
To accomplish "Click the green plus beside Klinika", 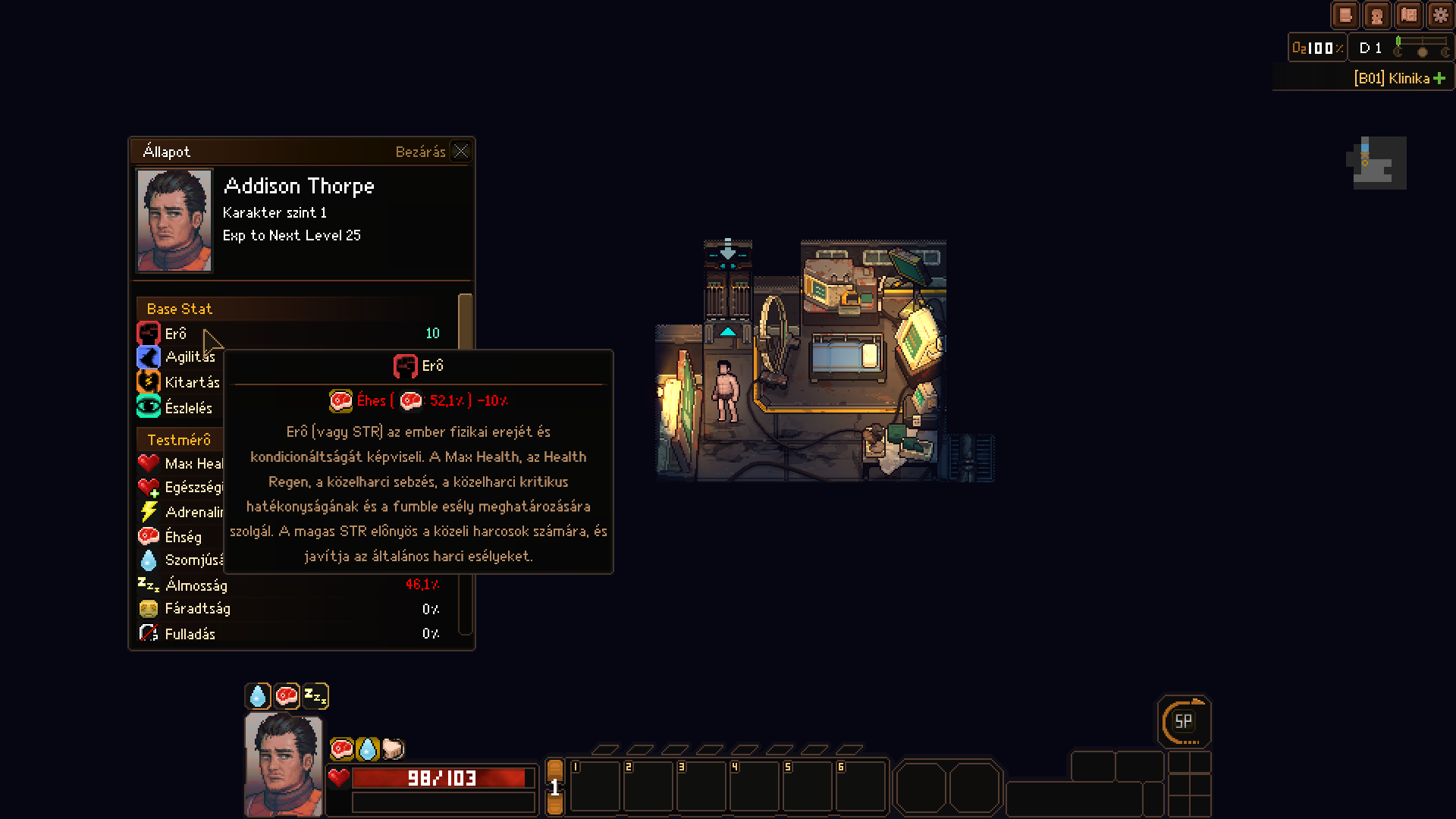I will 1439,78.
